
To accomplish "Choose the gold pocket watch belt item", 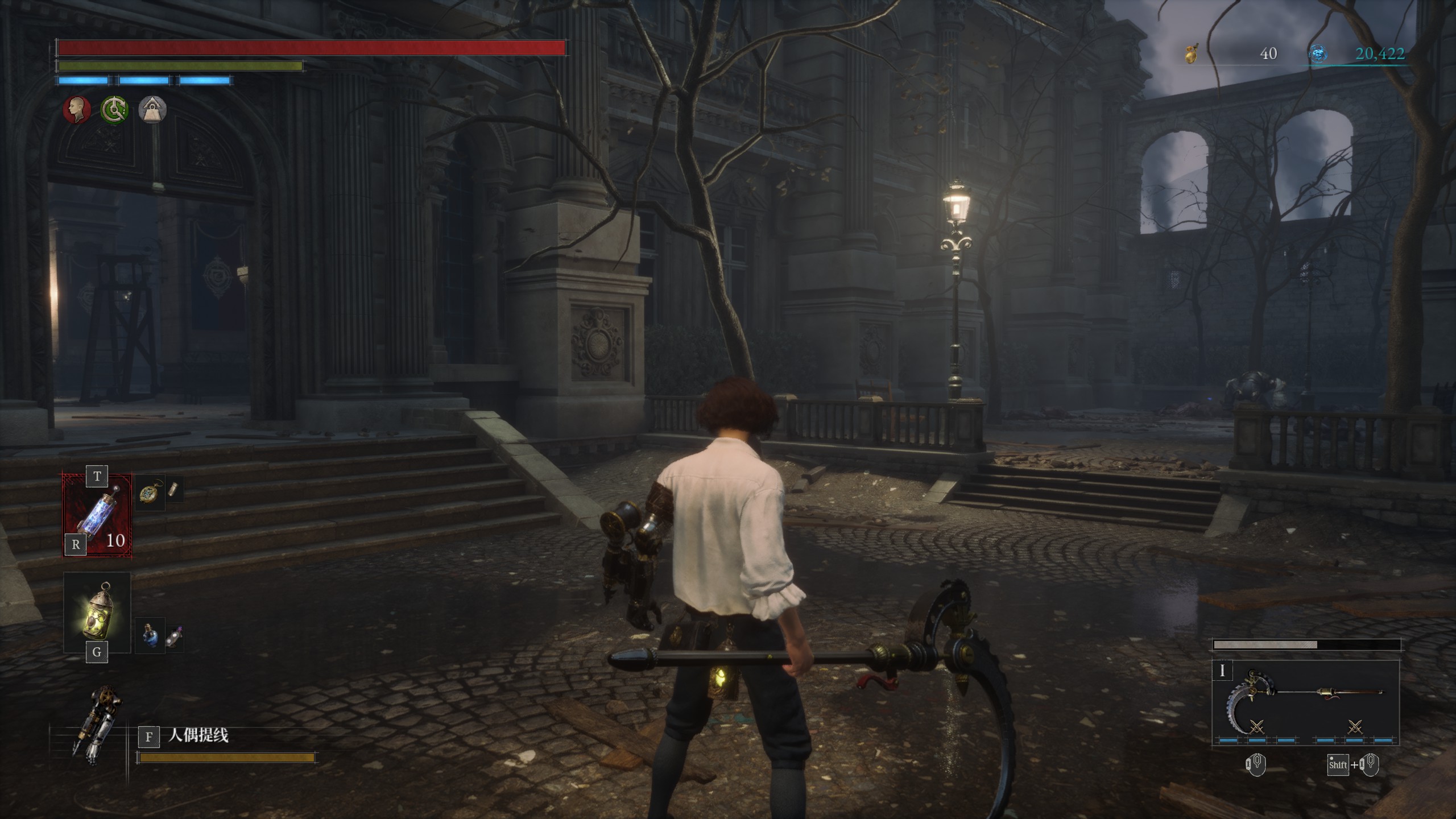I will click(x=150, y=493).
